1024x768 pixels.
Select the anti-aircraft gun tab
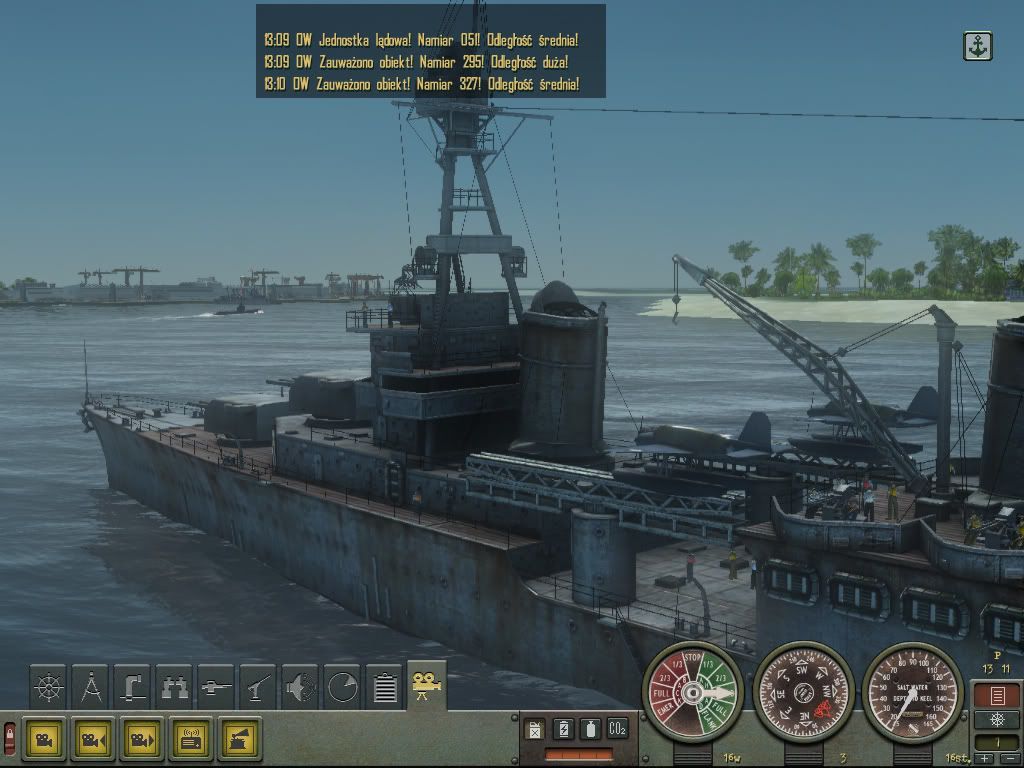click(258, 688)
